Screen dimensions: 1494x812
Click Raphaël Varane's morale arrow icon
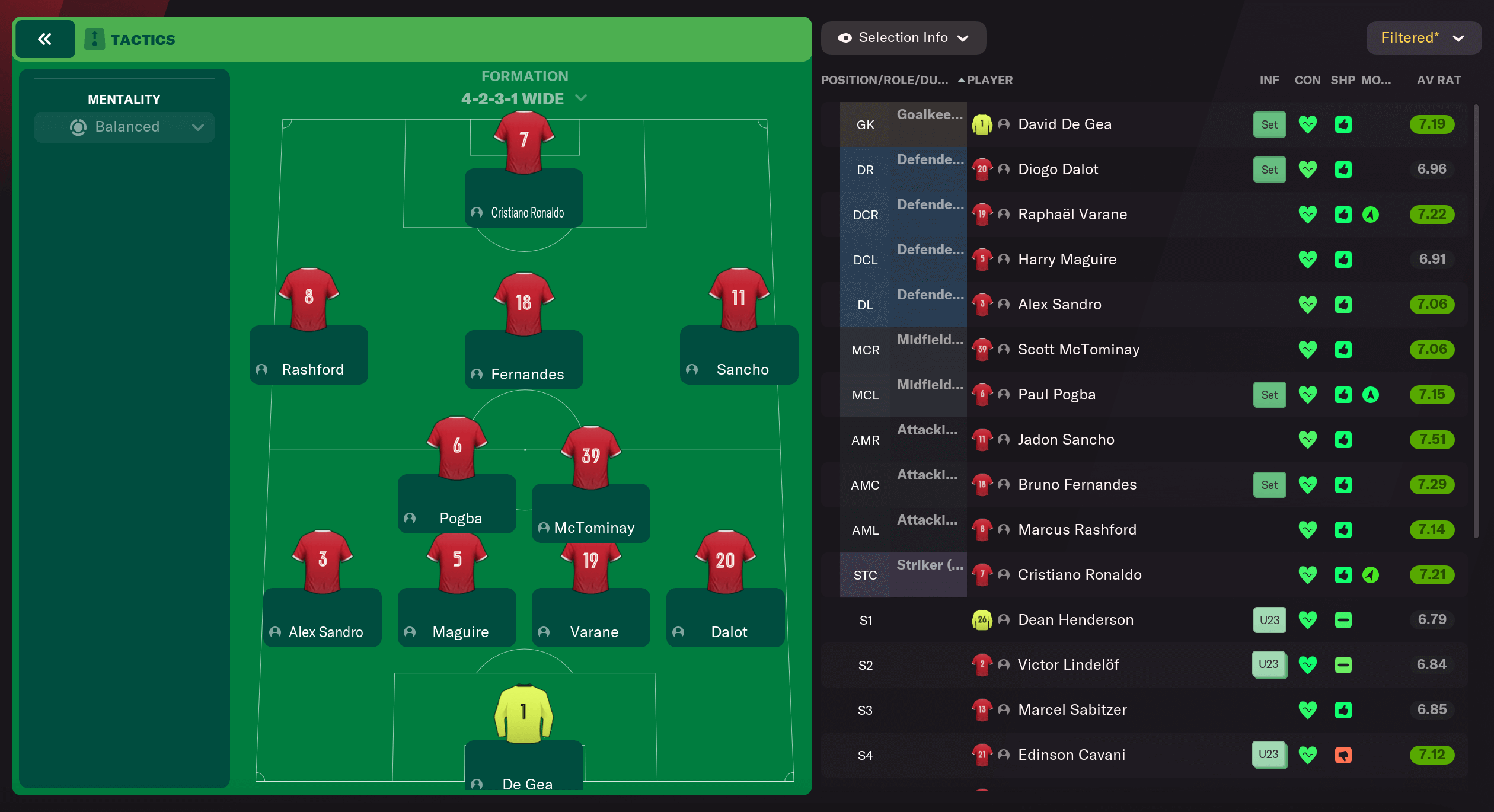click(1371, 214)
